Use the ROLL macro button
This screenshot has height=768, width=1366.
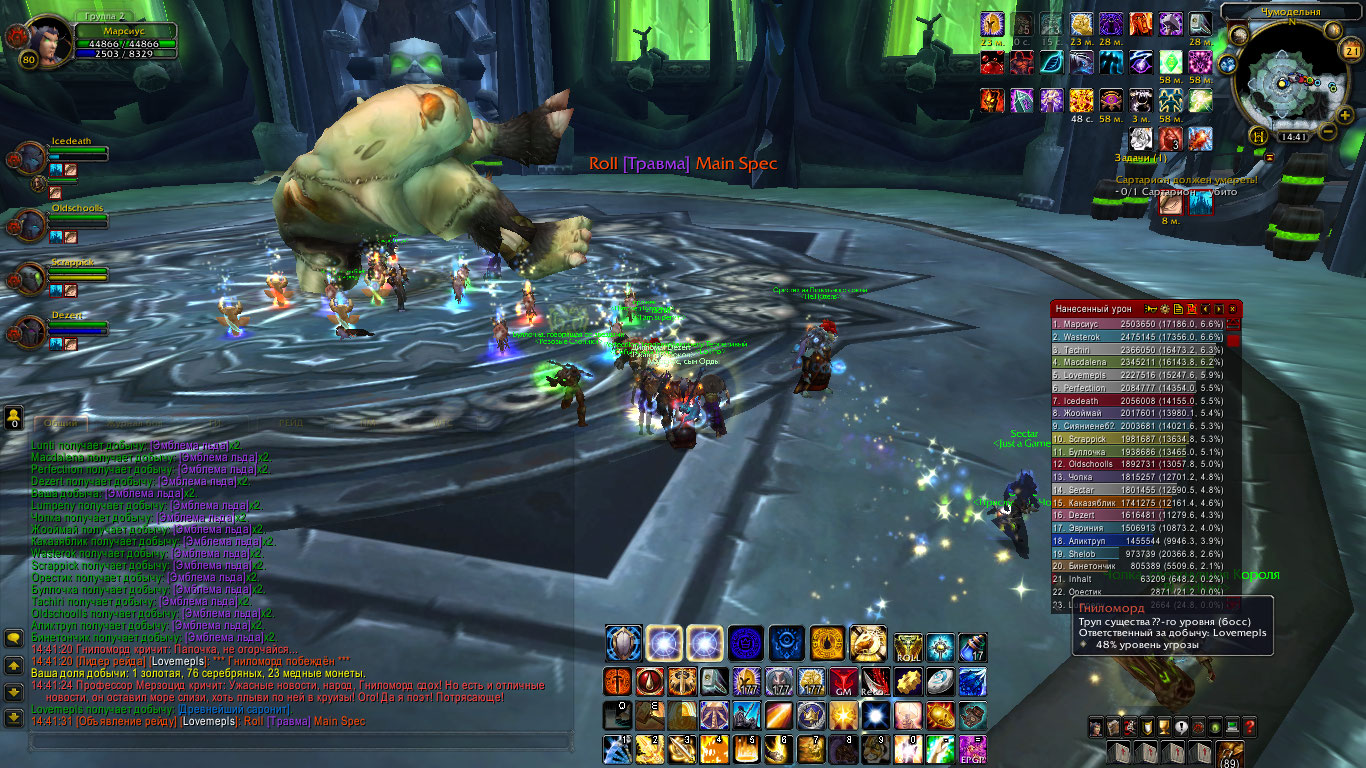tap(908, 647)
